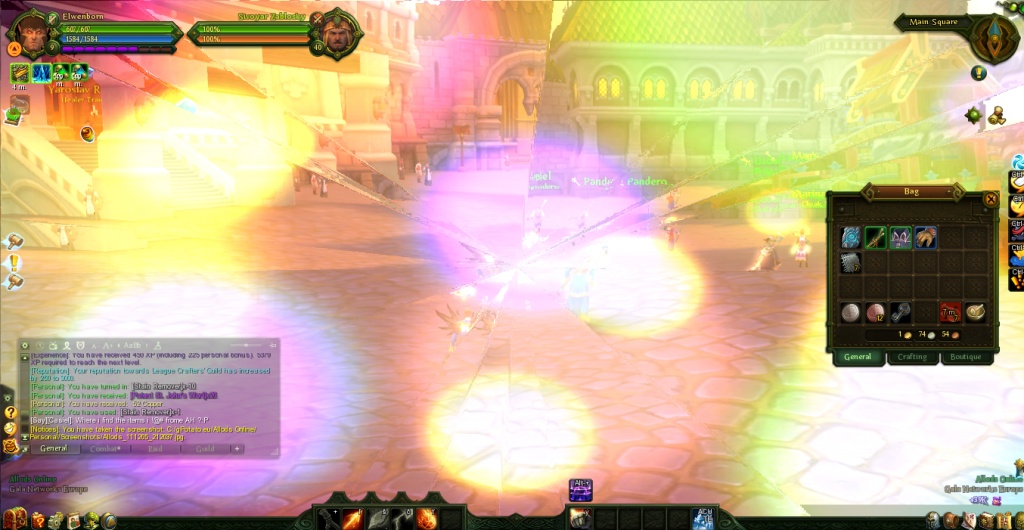The image size is (1024, 530).
Task: Select the key item in bag
Action: coord(900,311)
